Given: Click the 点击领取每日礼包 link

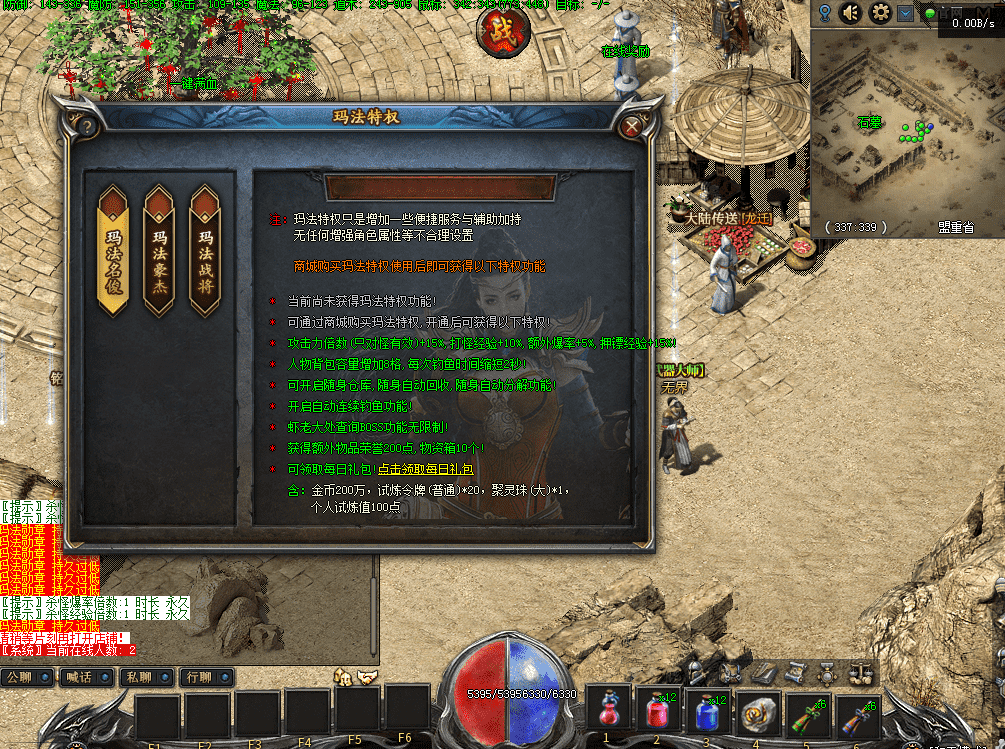Looking at the screenshot, I should click(x=425, y=468).
